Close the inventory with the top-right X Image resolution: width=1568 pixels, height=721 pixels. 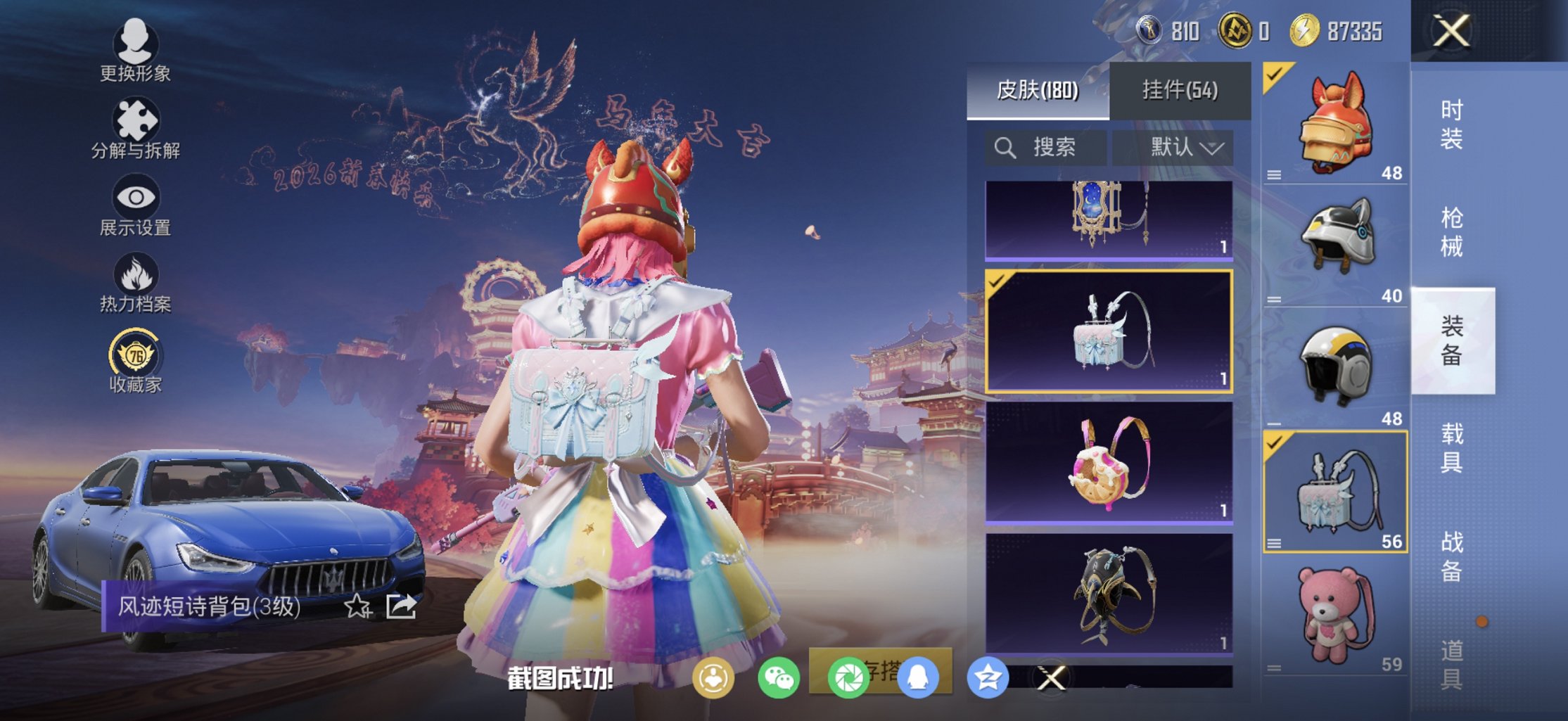[1452, 32]
